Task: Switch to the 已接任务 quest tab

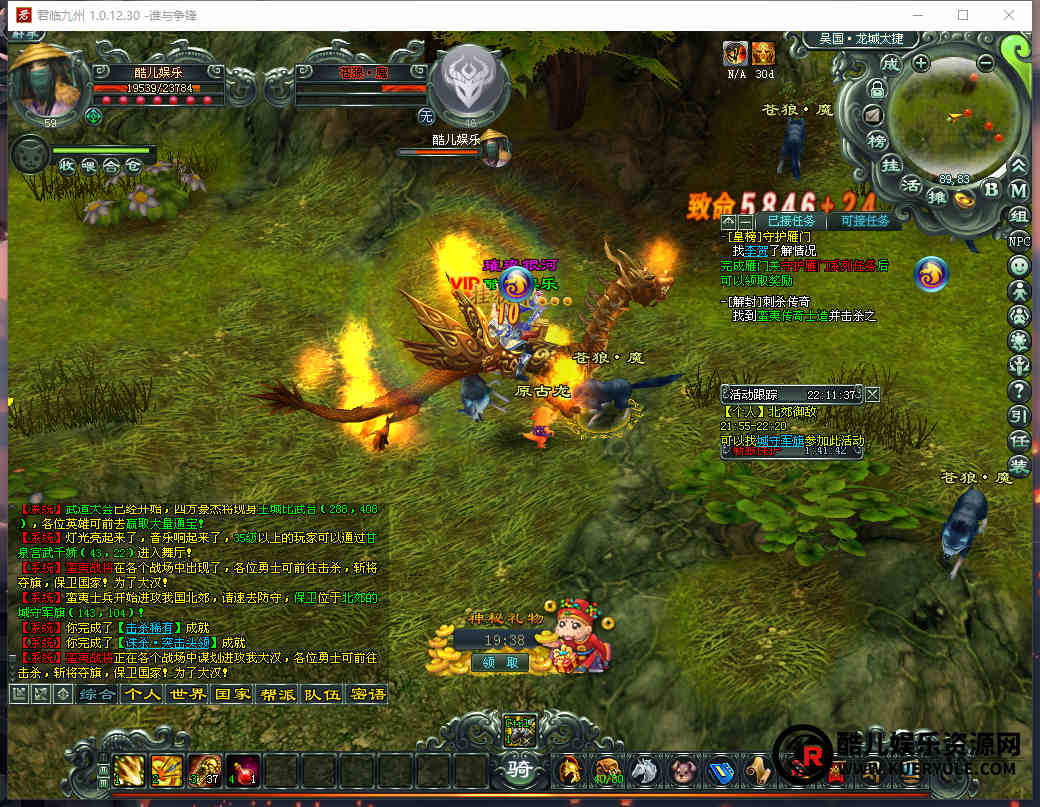Action: coord(789,221)
